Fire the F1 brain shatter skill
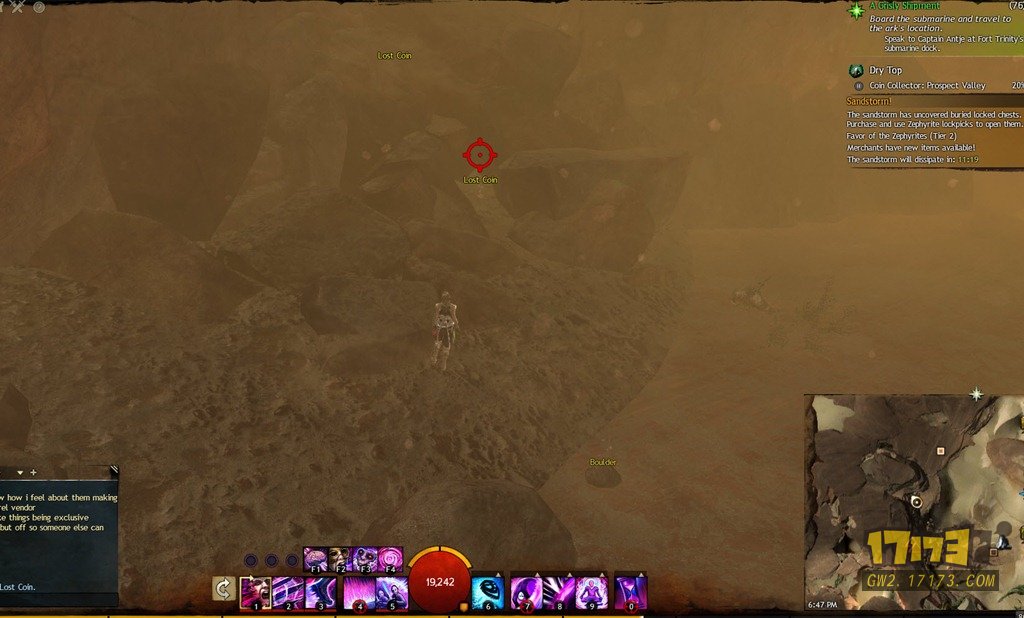The height and width of the screenshot is (618, 1024). pyautogui.click(x=316, y=558)
